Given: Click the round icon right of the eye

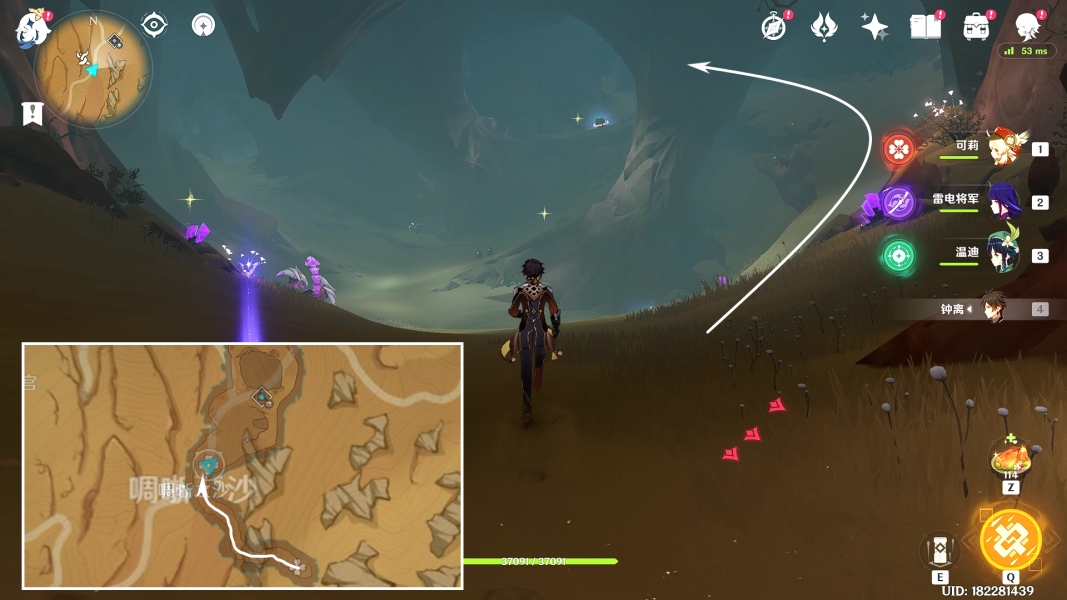Looking at the screenshot, I should (204, 24).
